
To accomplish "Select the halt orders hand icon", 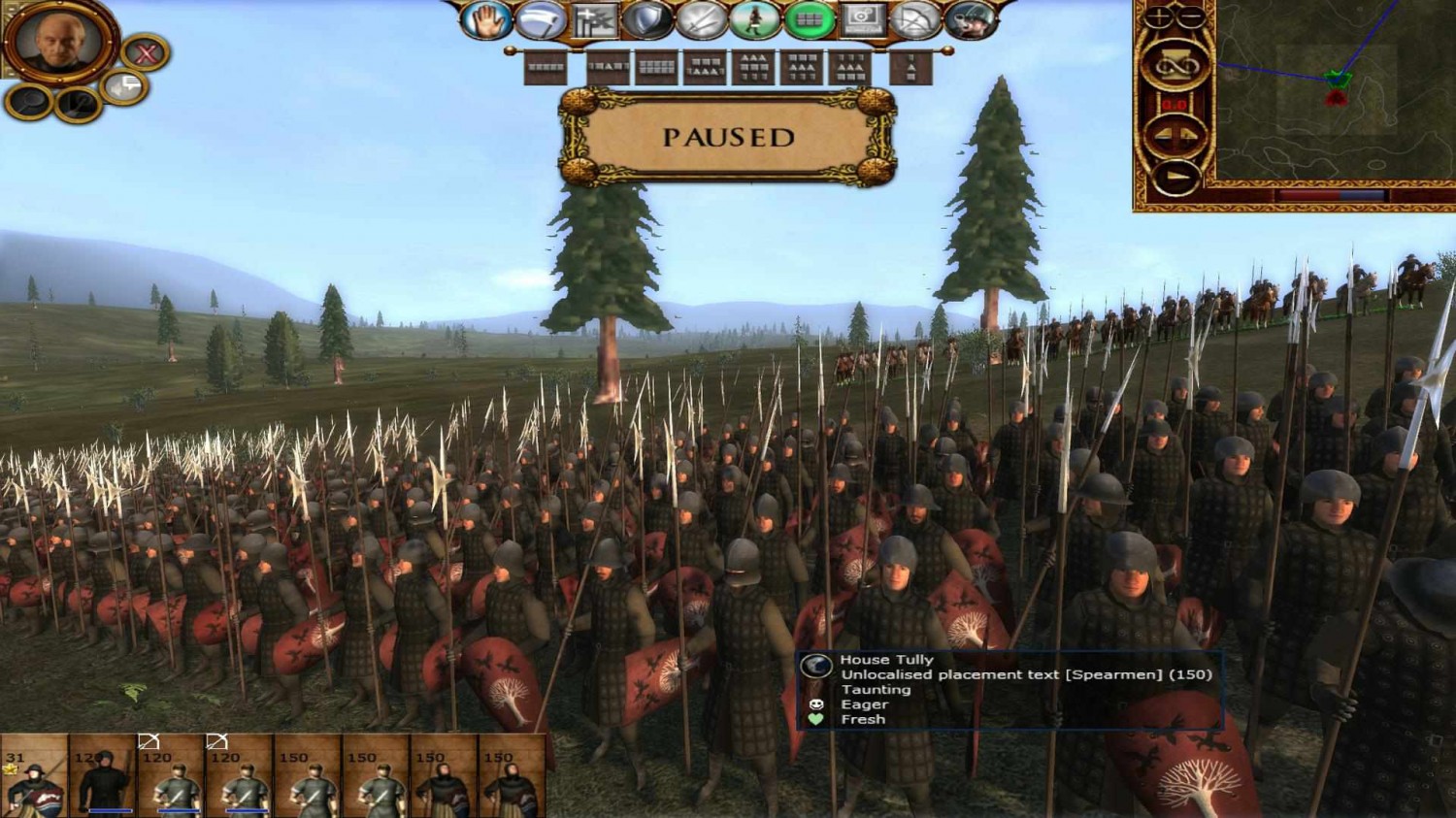I will 484,19.
